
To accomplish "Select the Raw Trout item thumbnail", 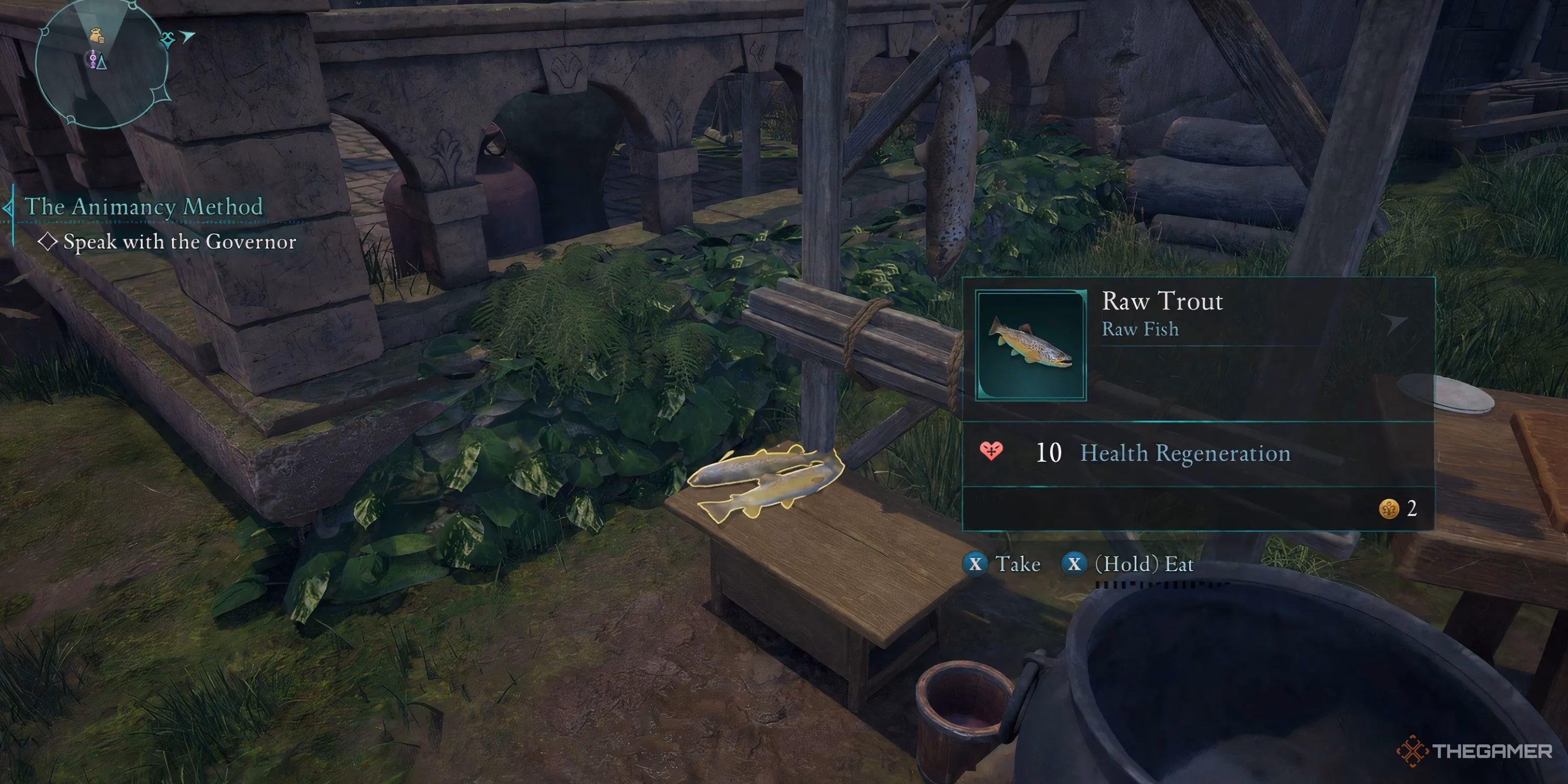I will pyautogui.click(x=1031, y=345).
